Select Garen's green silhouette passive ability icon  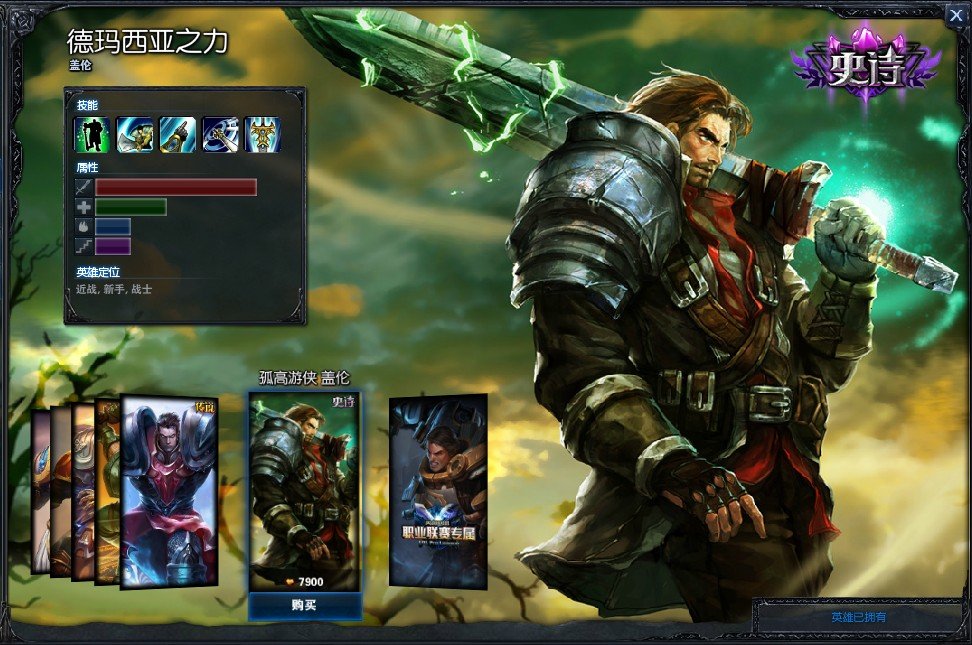(91, 135)
